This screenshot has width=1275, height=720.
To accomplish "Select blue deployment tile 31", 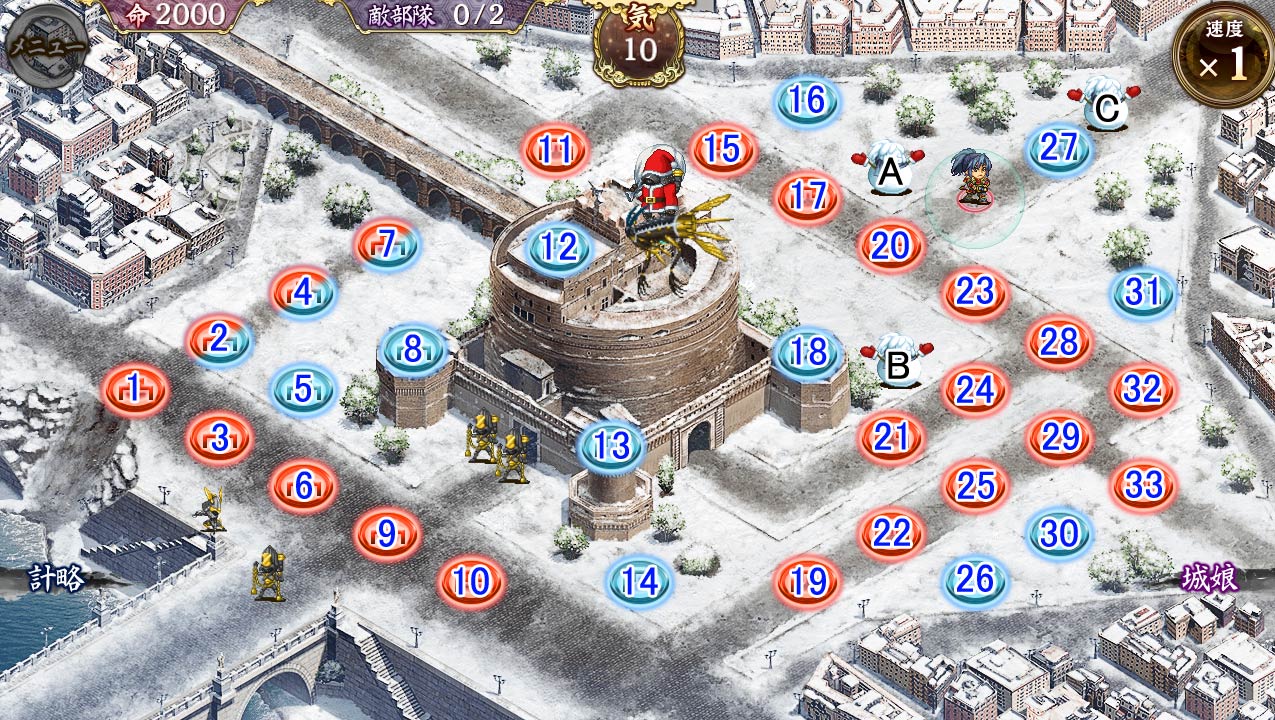I will click(1142, 292).
